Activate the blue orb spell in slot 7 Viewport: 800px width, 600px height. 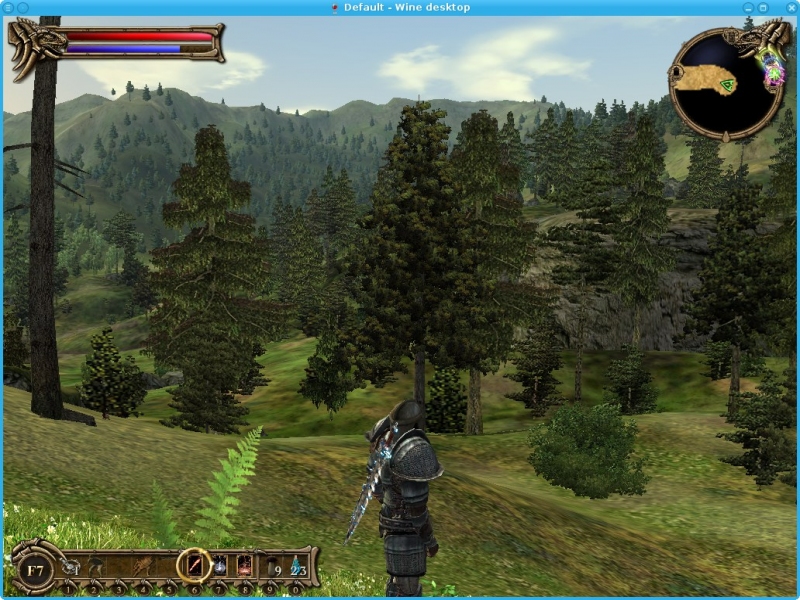pyautogui.click(x=219, y=567)
